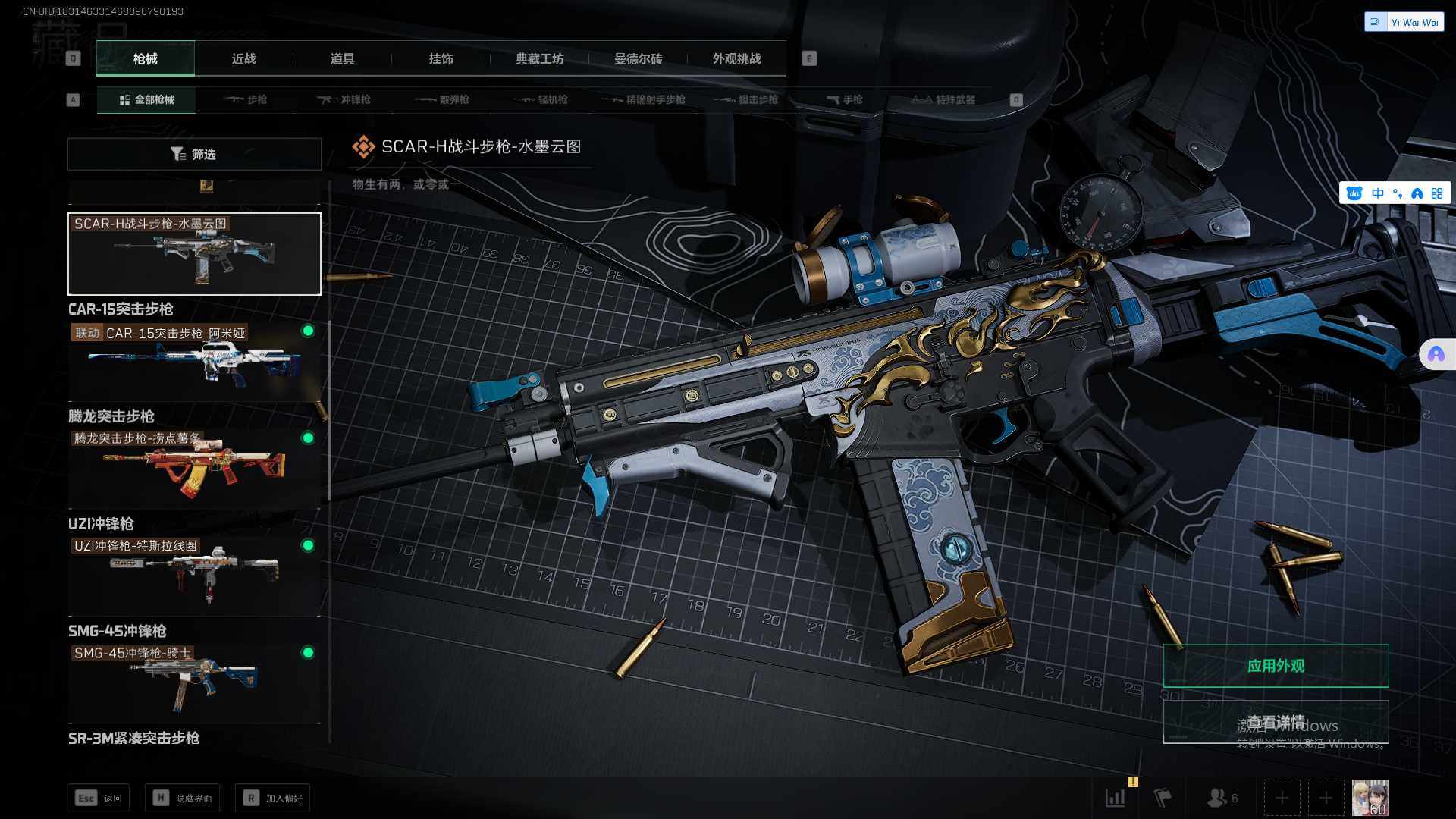This screenshot has width=1456, height=819.
Task: Filter by 冲锋枪 SMG category
Action: [x=344, y=100]
